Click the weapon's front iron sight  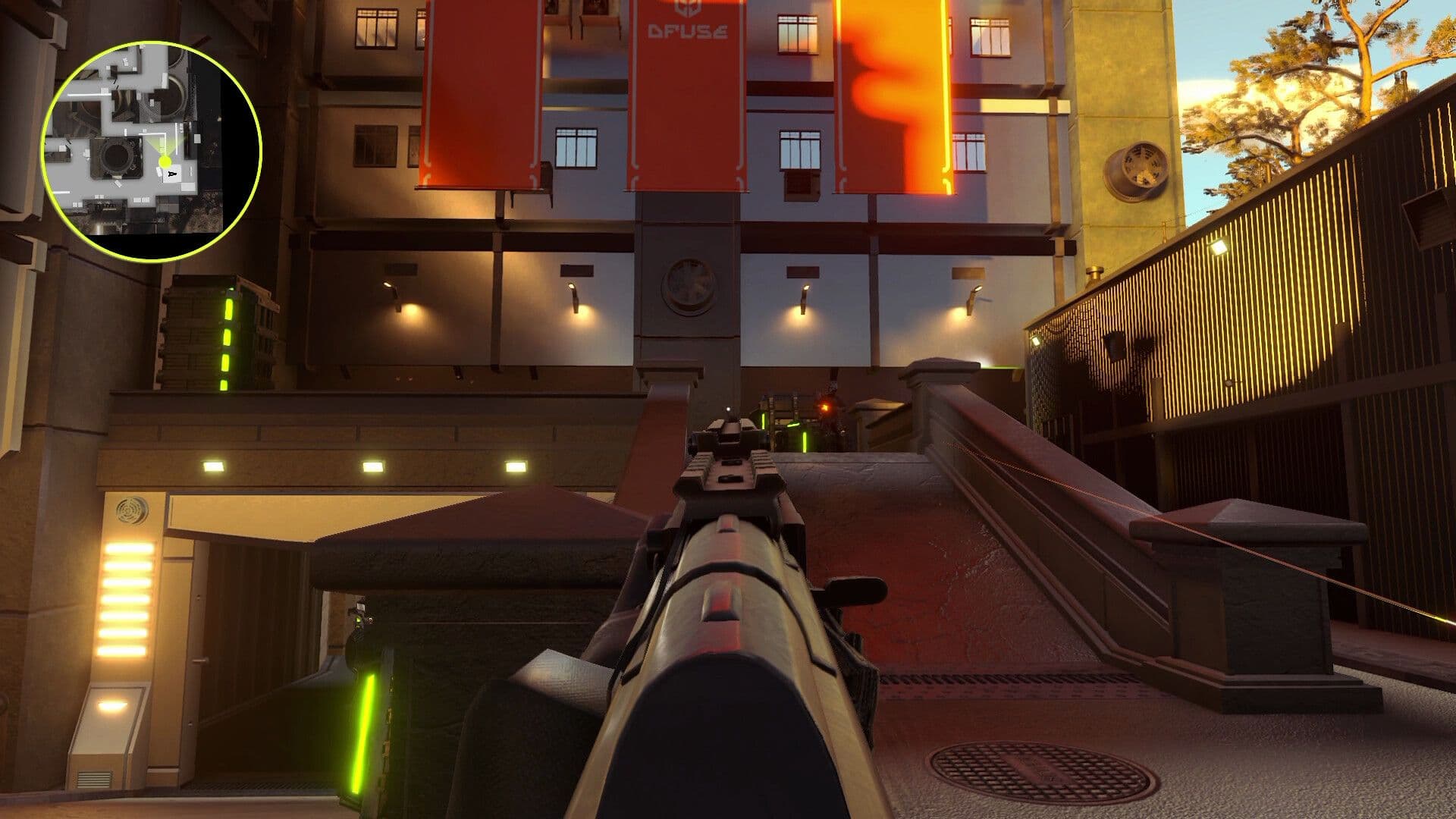coord(728,409)
